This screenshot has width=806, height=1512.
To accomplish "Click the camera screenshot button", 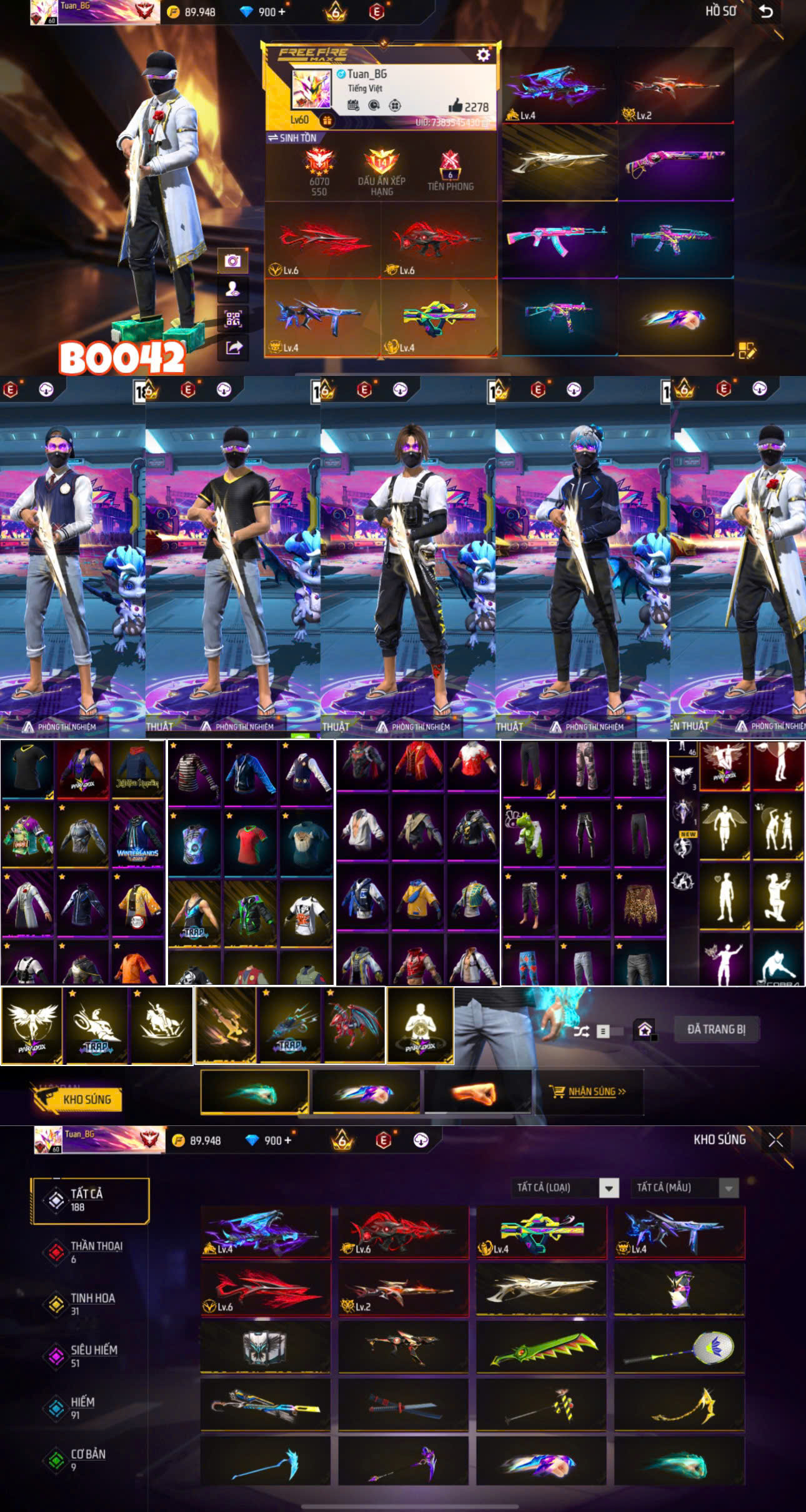I will coord(233,260).
